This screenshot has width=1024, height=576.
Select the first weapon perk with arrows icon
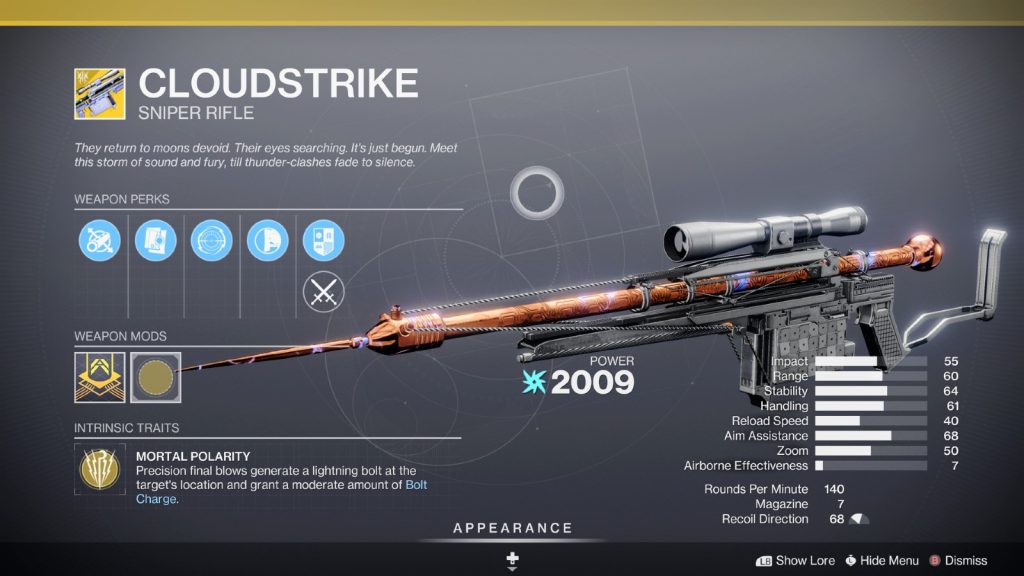tap(100, 240)
